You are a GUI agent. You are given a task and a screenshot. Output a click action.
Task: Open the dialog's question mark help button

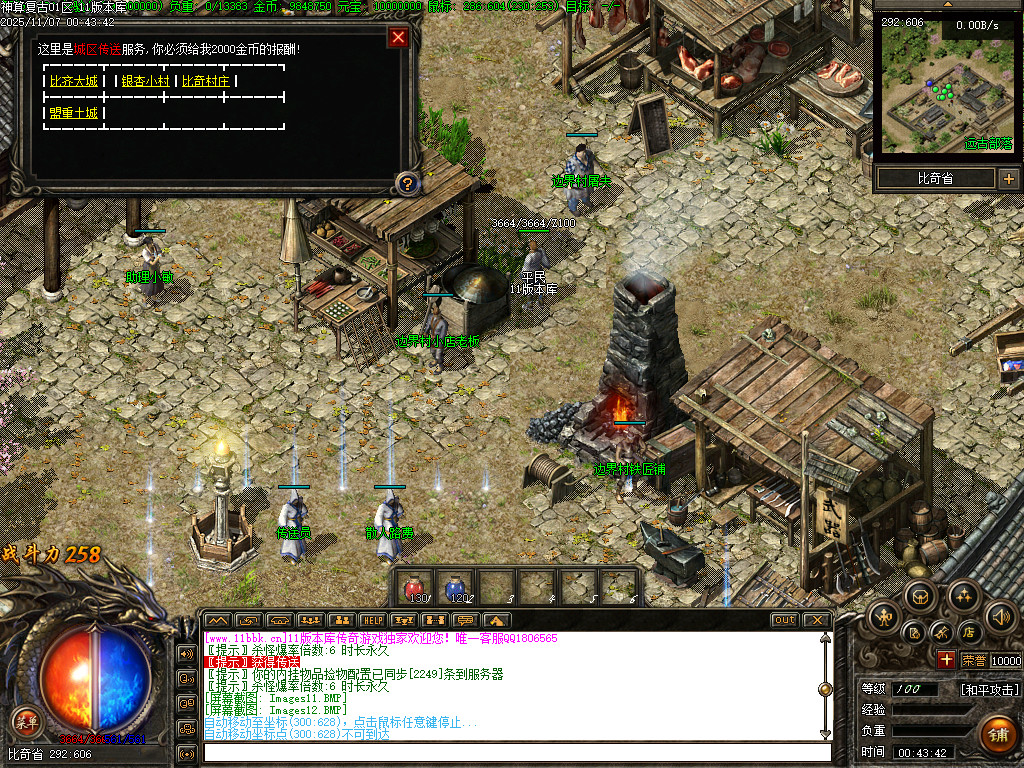(x=406, y=183)
